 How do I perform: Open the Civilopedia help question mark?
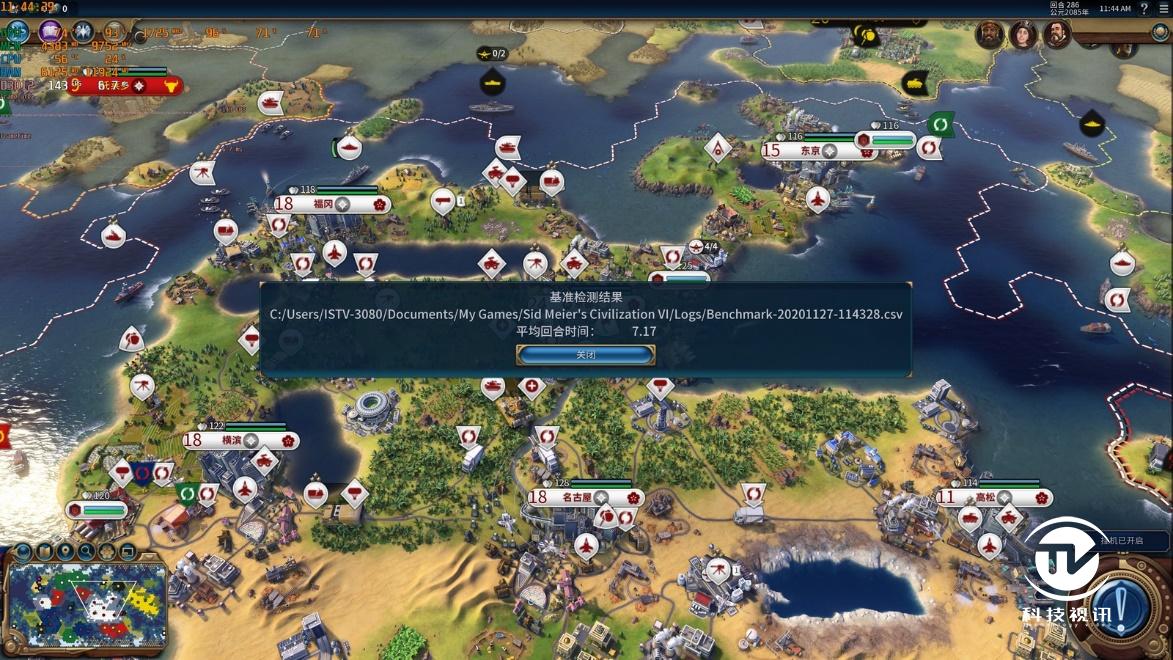pos(1145,9)
